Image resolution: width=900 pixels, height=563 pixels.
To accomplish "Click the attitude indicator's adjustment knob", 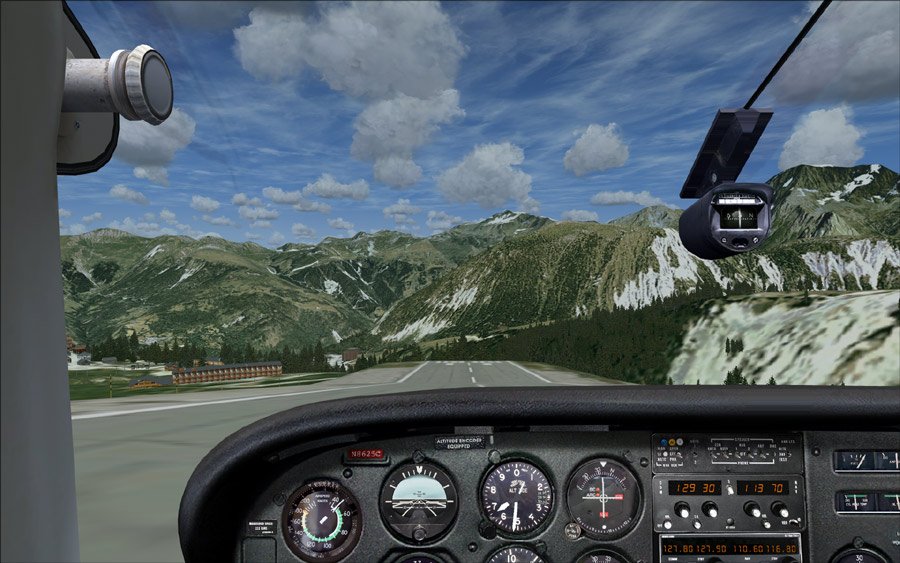I will point(419,532).
